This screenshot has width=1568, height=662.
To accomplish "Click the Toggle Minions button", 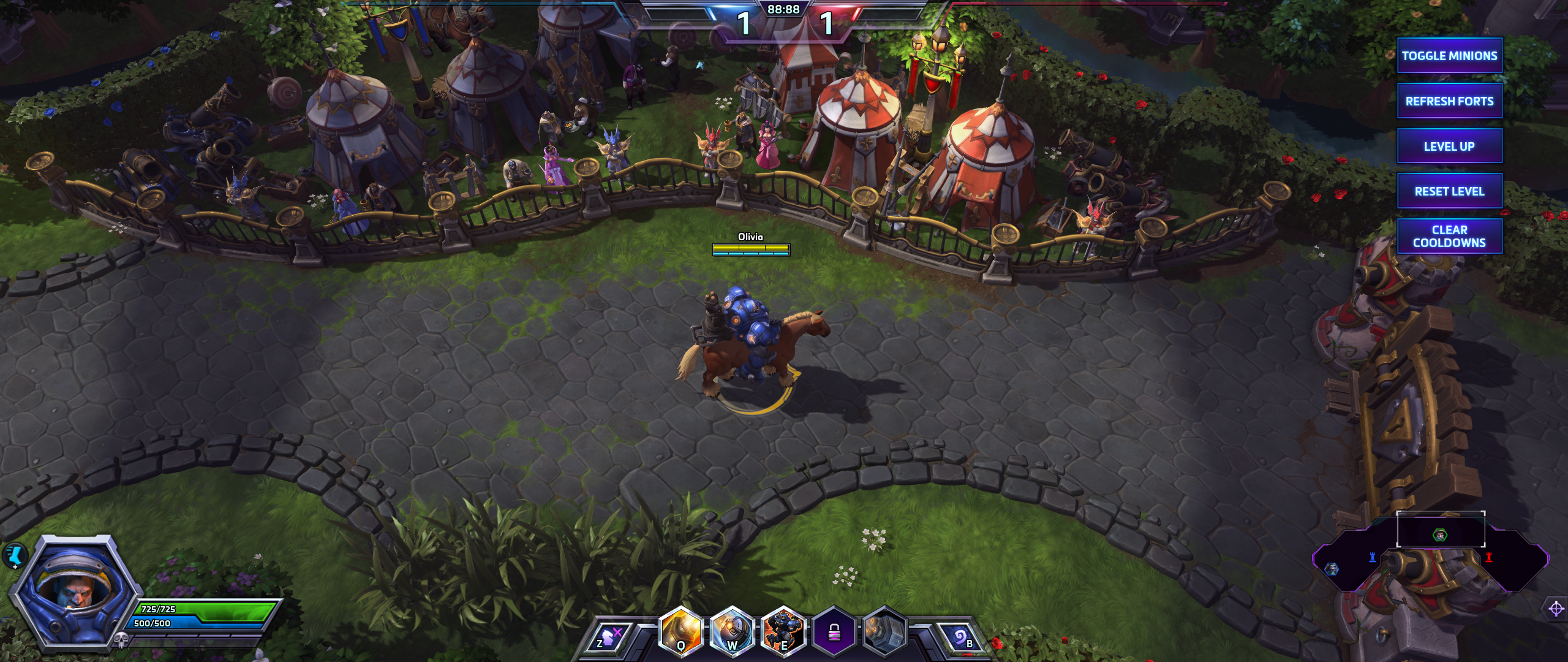I will [x=1449, y=56].
